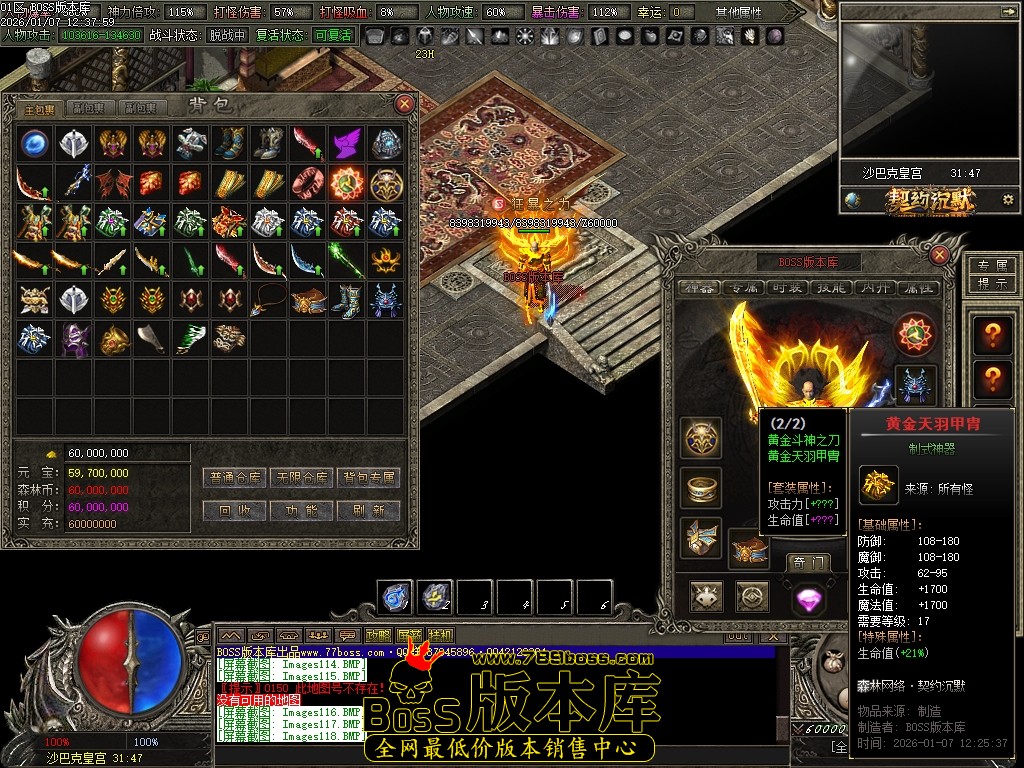Image resolution: width=1024 pixels, height=768 pixels.
Task: Select the blue orb item in the bag
Action: tap(35, 142)
